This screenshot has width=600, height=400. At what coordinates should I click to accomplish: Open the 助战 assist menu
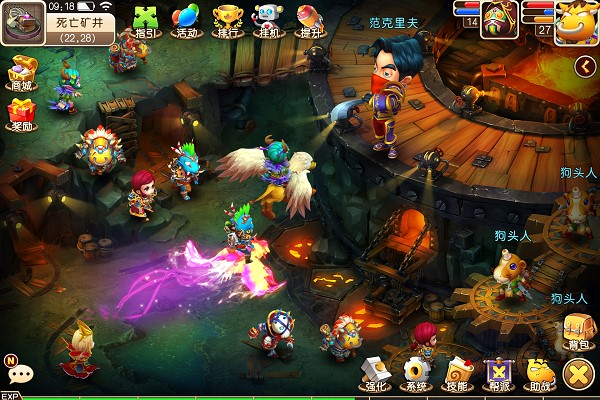tap(538, 372)
